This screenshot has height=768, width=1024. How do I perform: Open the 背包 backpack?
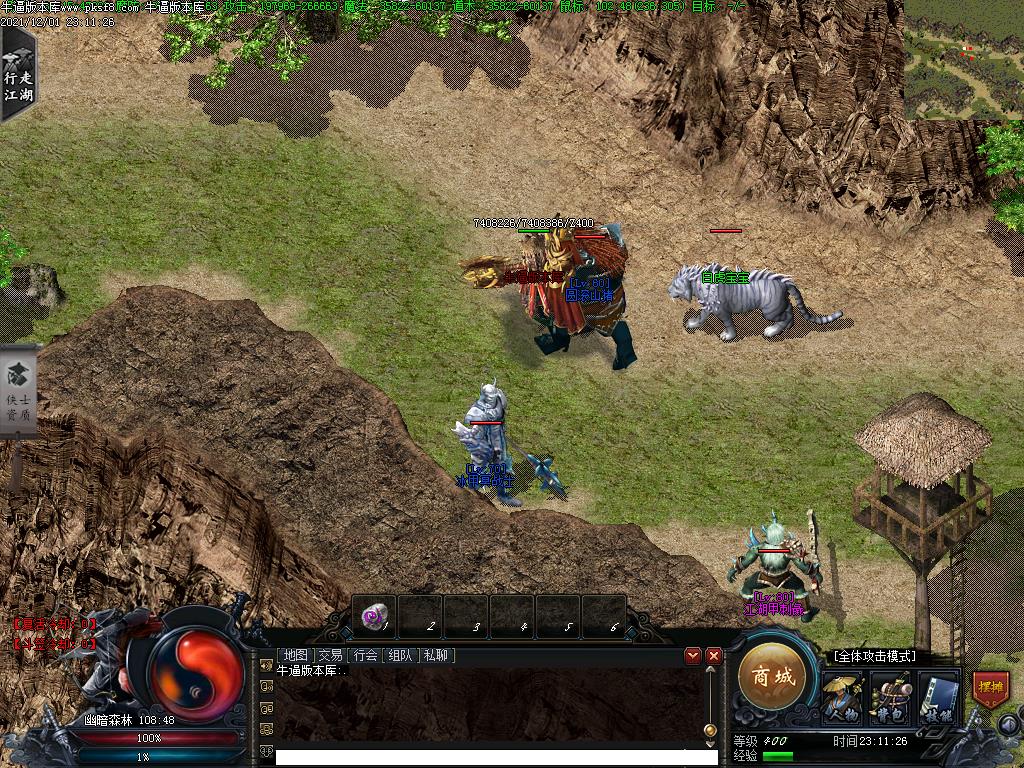click(x=889, y=697)
